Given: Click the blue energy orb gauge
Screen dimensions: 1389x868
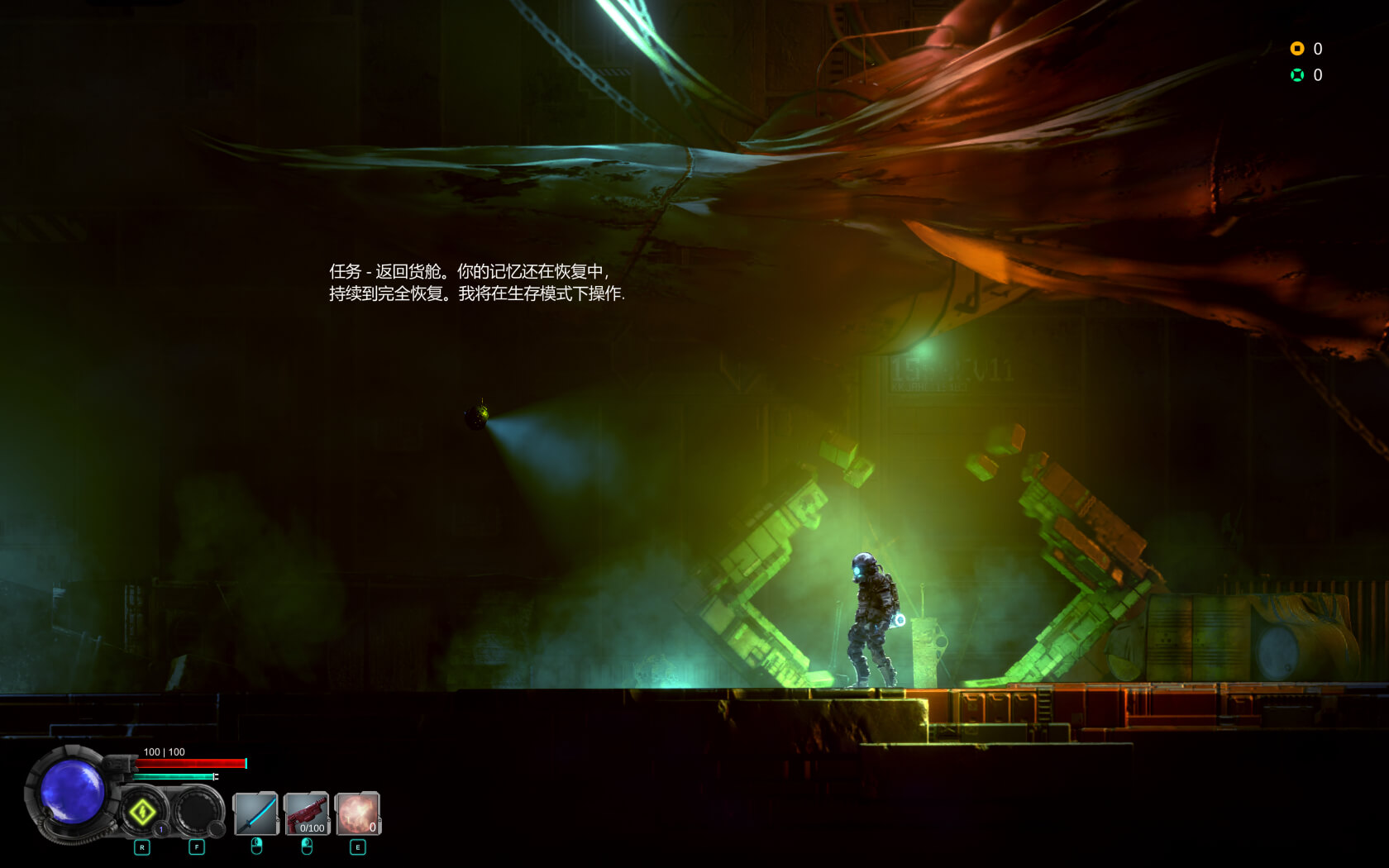Looking at the screenshot, I should coord(73,790).
